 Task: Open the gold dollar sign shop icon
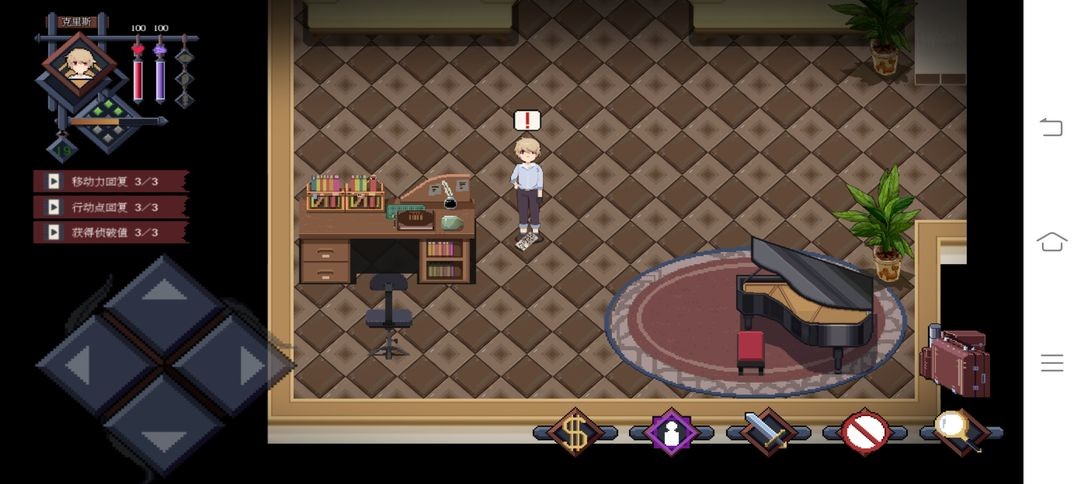pos(575,432)
